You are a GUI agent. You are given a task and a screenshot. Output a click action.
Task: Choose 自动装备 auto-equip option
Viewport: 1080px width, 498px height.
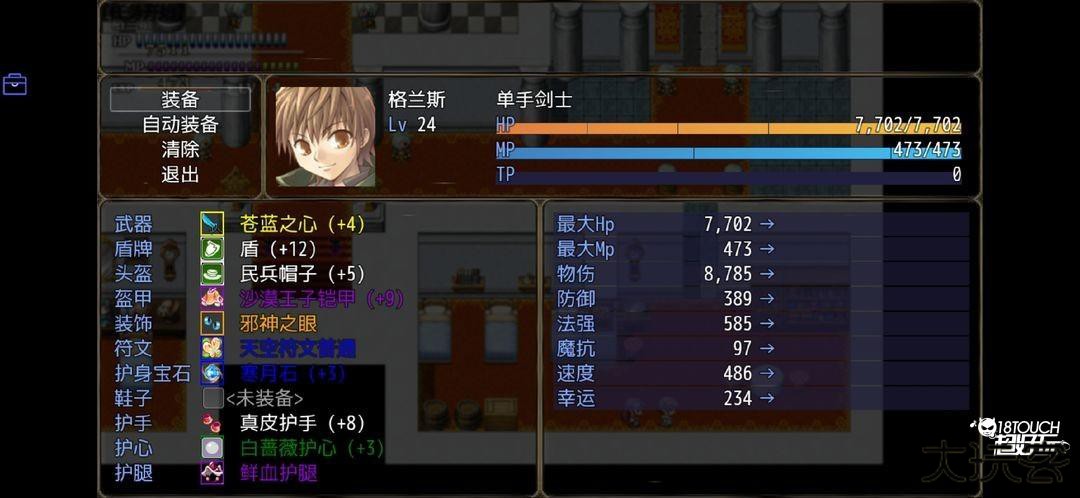[x=180, y=125]
